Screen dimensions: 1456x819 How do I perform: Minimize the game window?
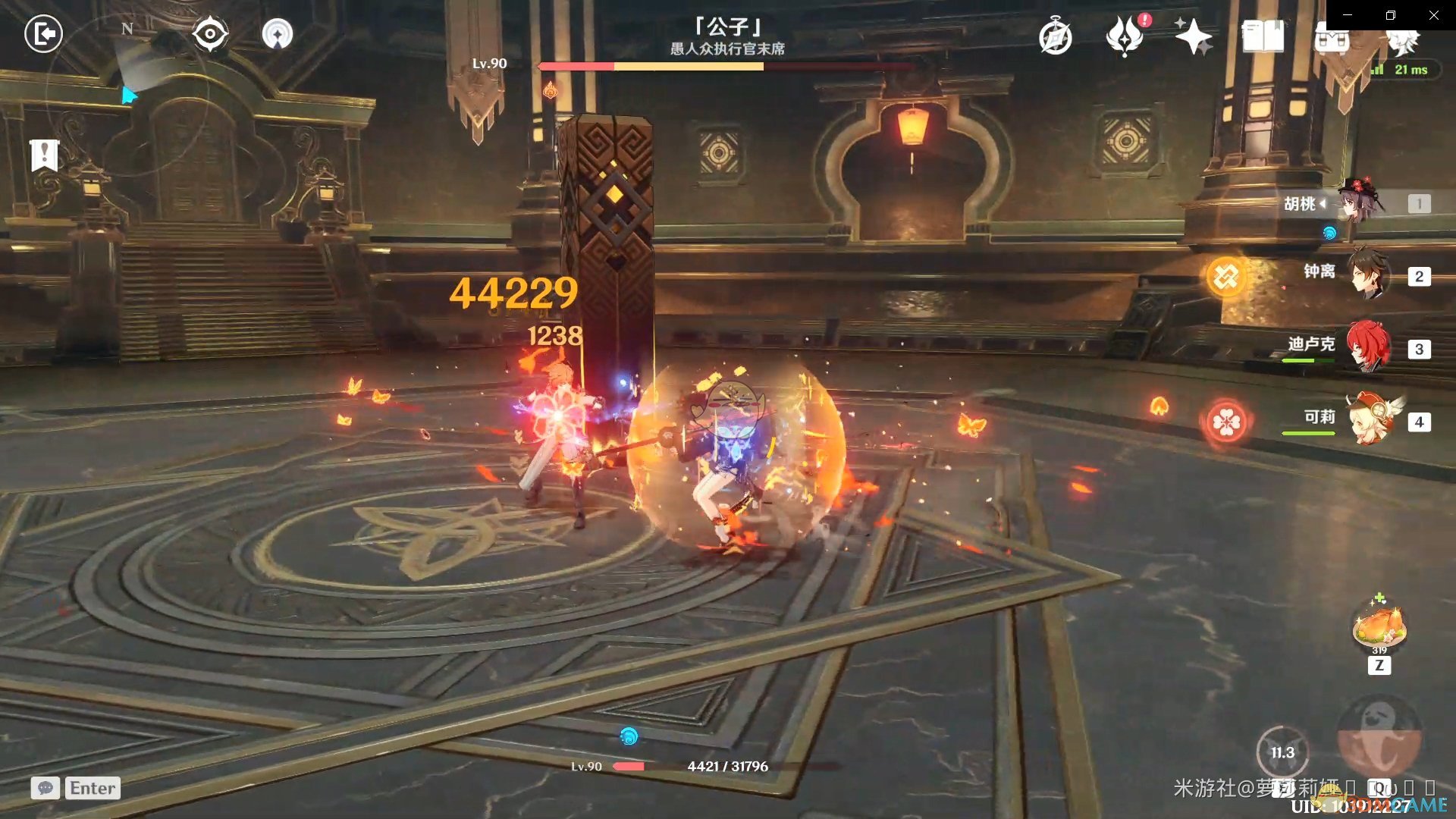point(1348,15)
